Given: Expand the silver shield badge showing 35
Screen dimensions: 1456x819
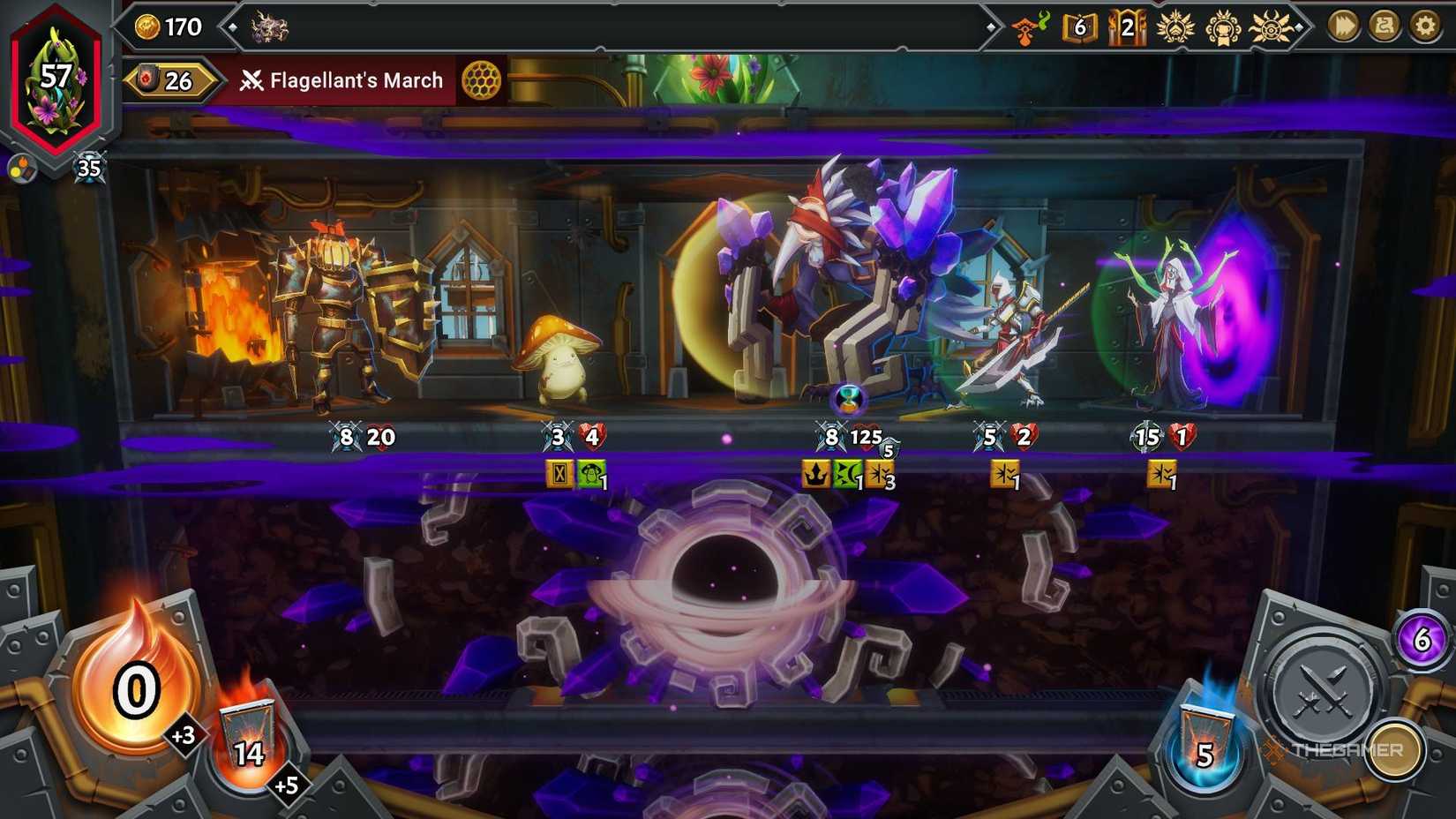Looking at the screenshot, I should tap(88, 166).
